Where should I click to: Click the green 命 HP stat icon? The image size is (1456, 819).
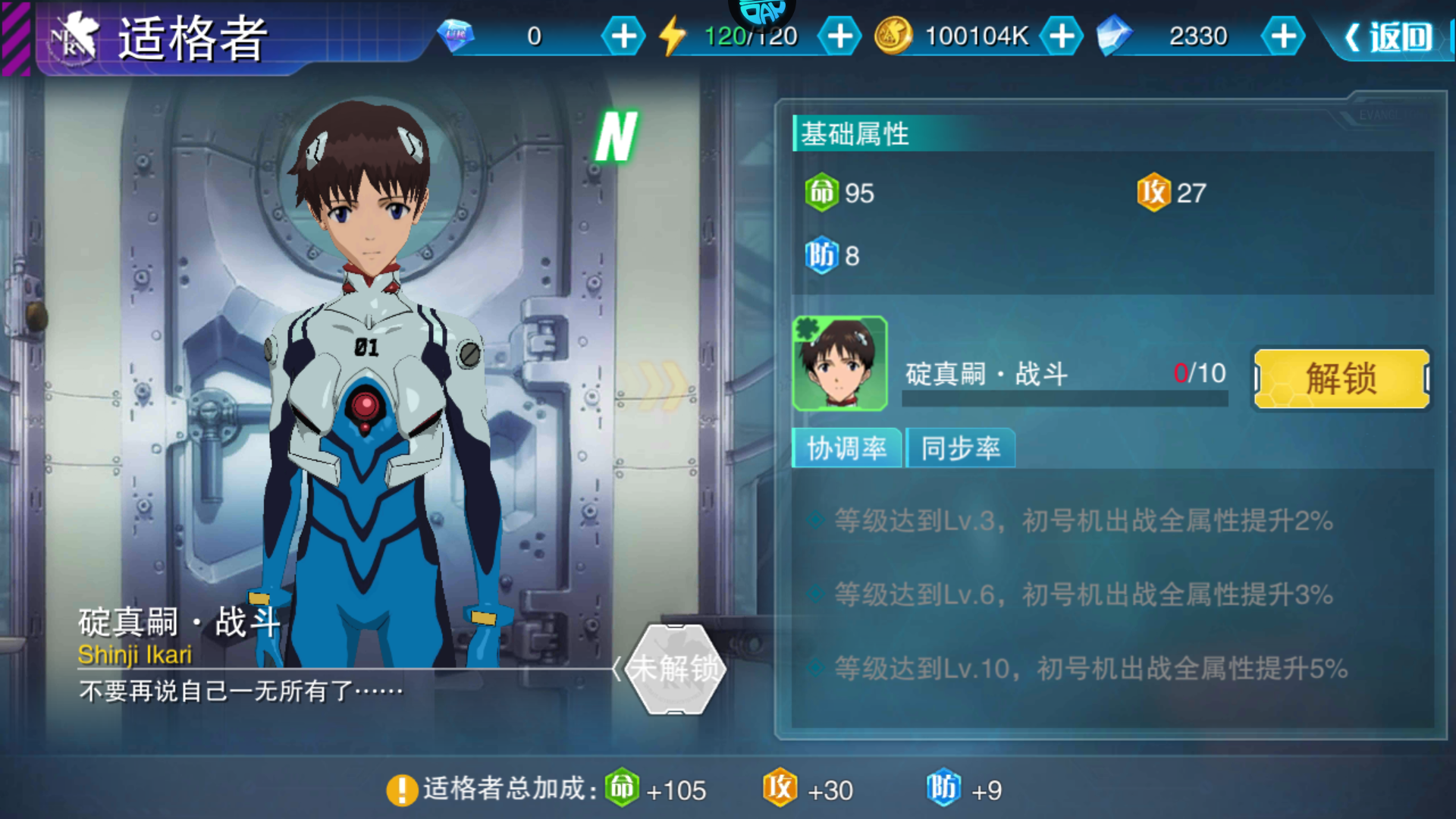pyautogui.click(x=821, y=193)
